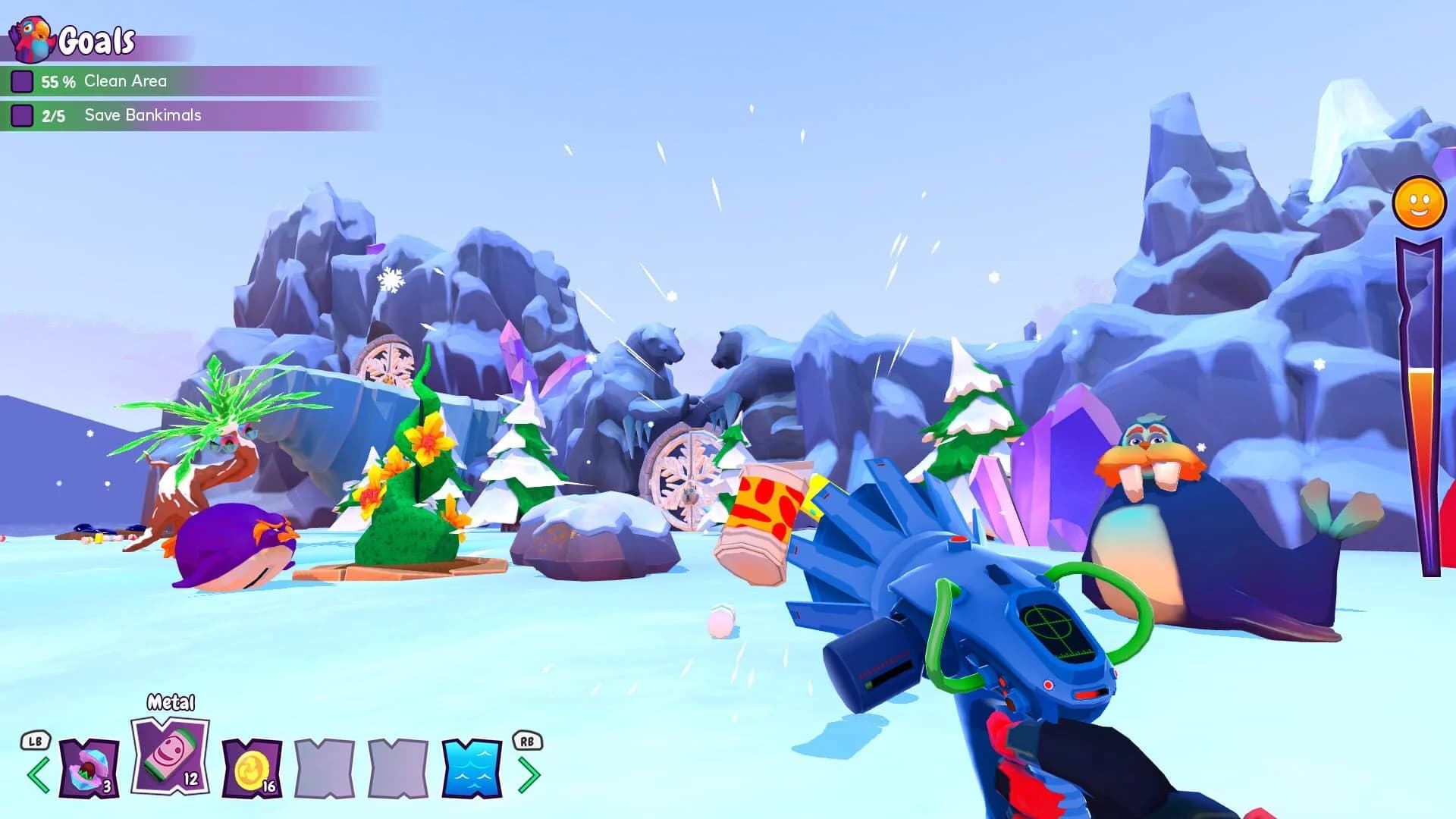Open the Save Bankimals goal entry
Viewport: 1456px width, 819px height.
143,115
